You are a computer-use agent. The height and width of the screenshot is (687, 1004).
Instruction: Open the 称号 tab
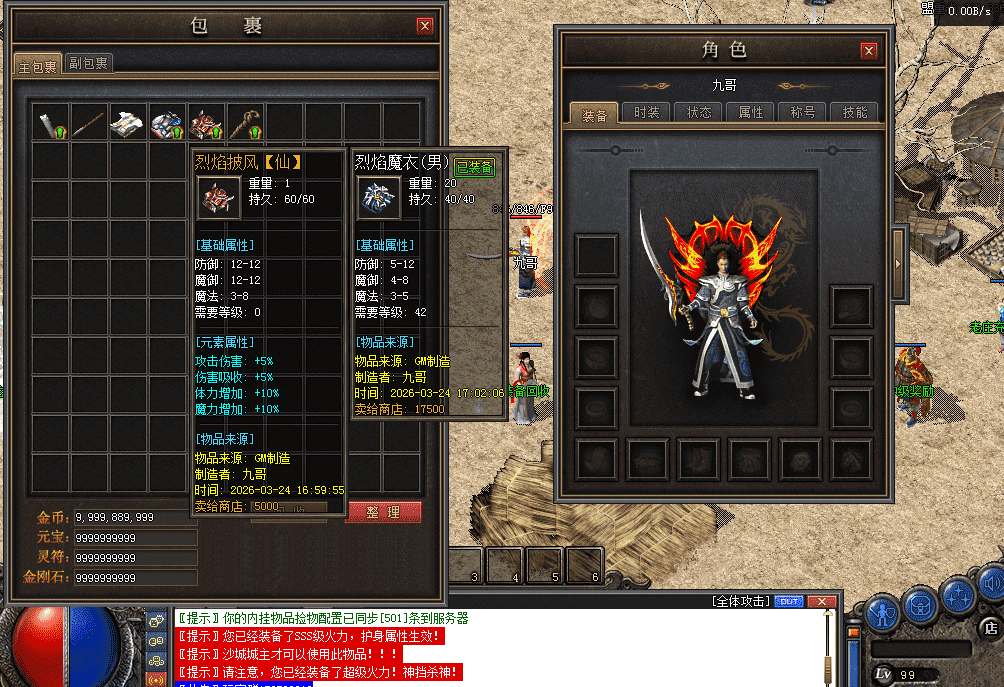802,112
